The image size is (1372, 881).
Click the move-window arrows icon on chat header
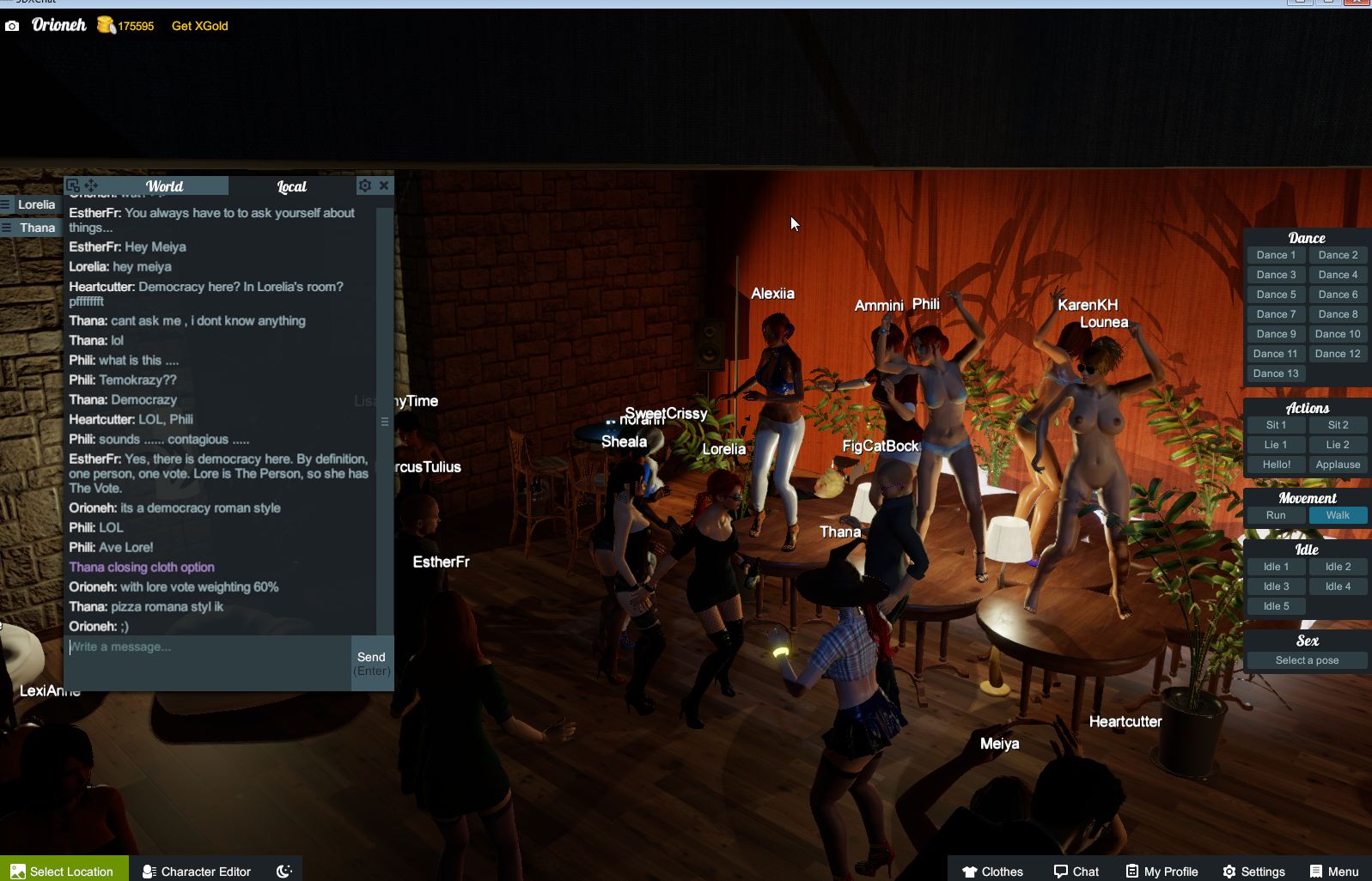90,185
